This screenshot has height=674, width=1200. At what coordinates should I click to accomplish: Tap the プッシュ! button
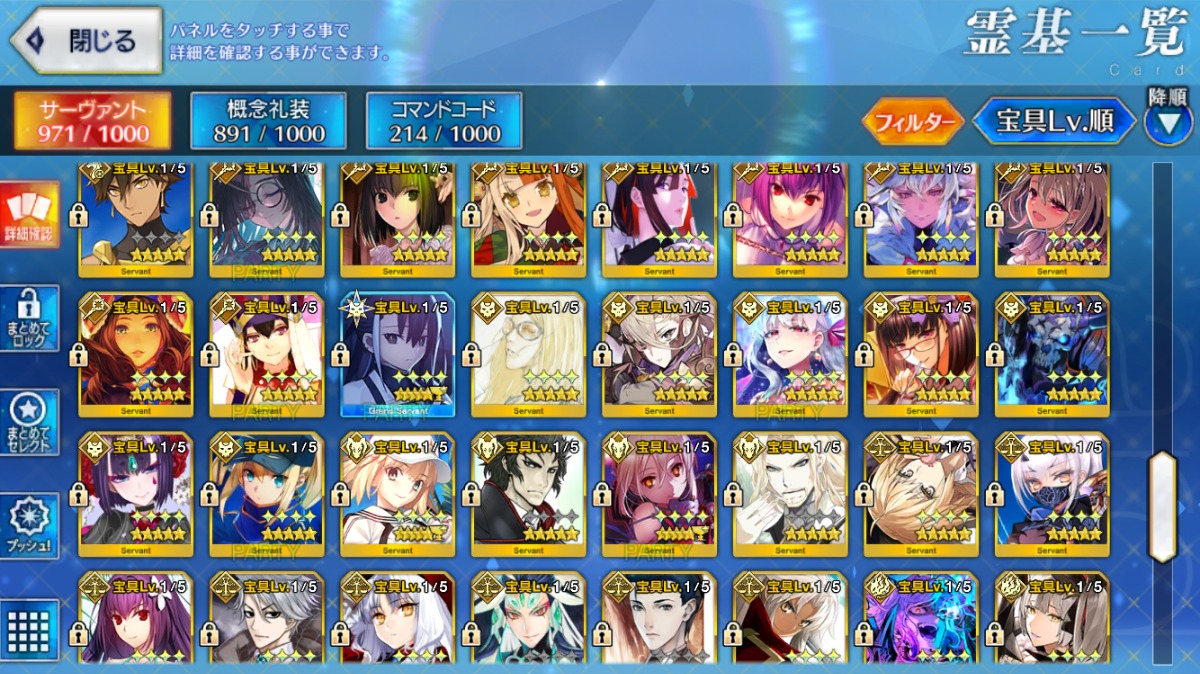coord(29,526)
